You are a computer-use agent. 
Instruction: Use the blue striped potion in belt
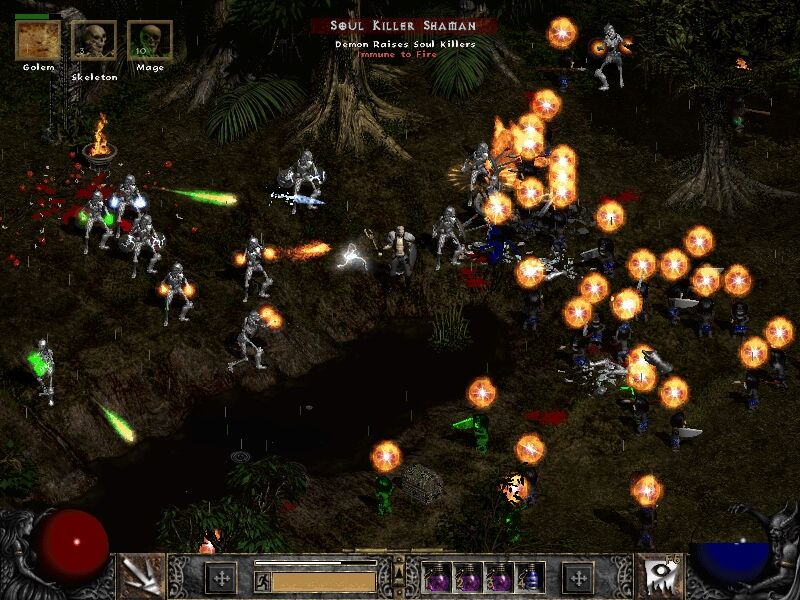coord(532,577)
